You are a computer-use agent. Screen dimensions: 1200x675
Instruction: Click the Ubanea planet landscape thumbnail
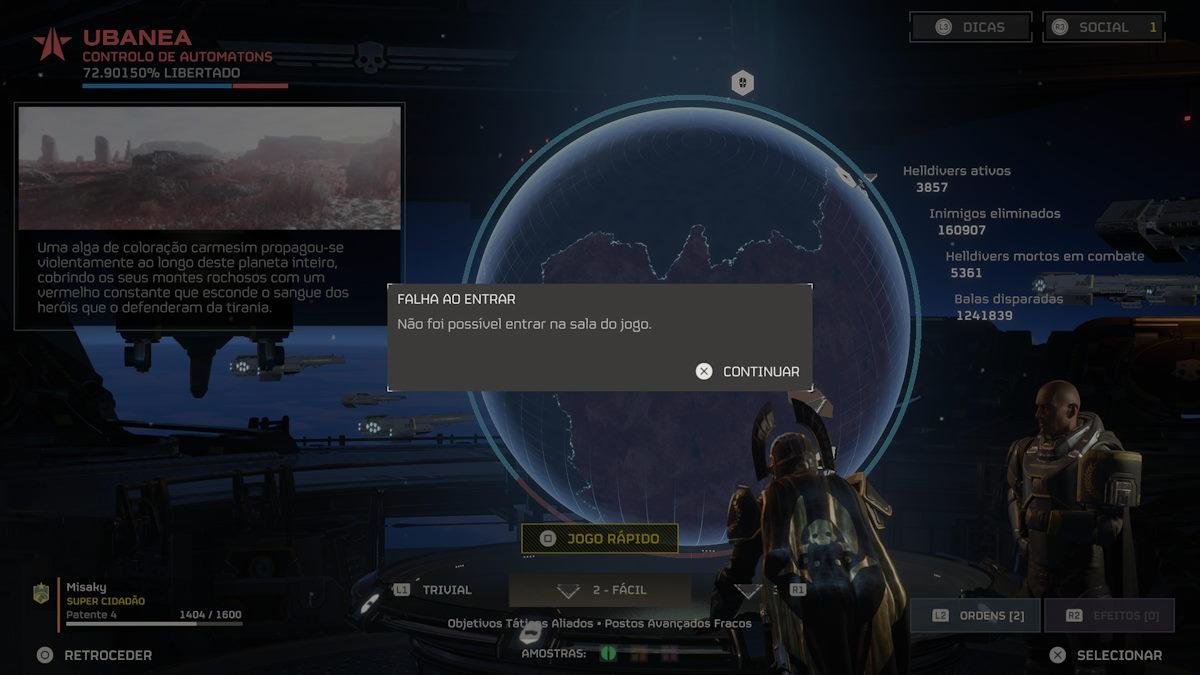[210, 168]
